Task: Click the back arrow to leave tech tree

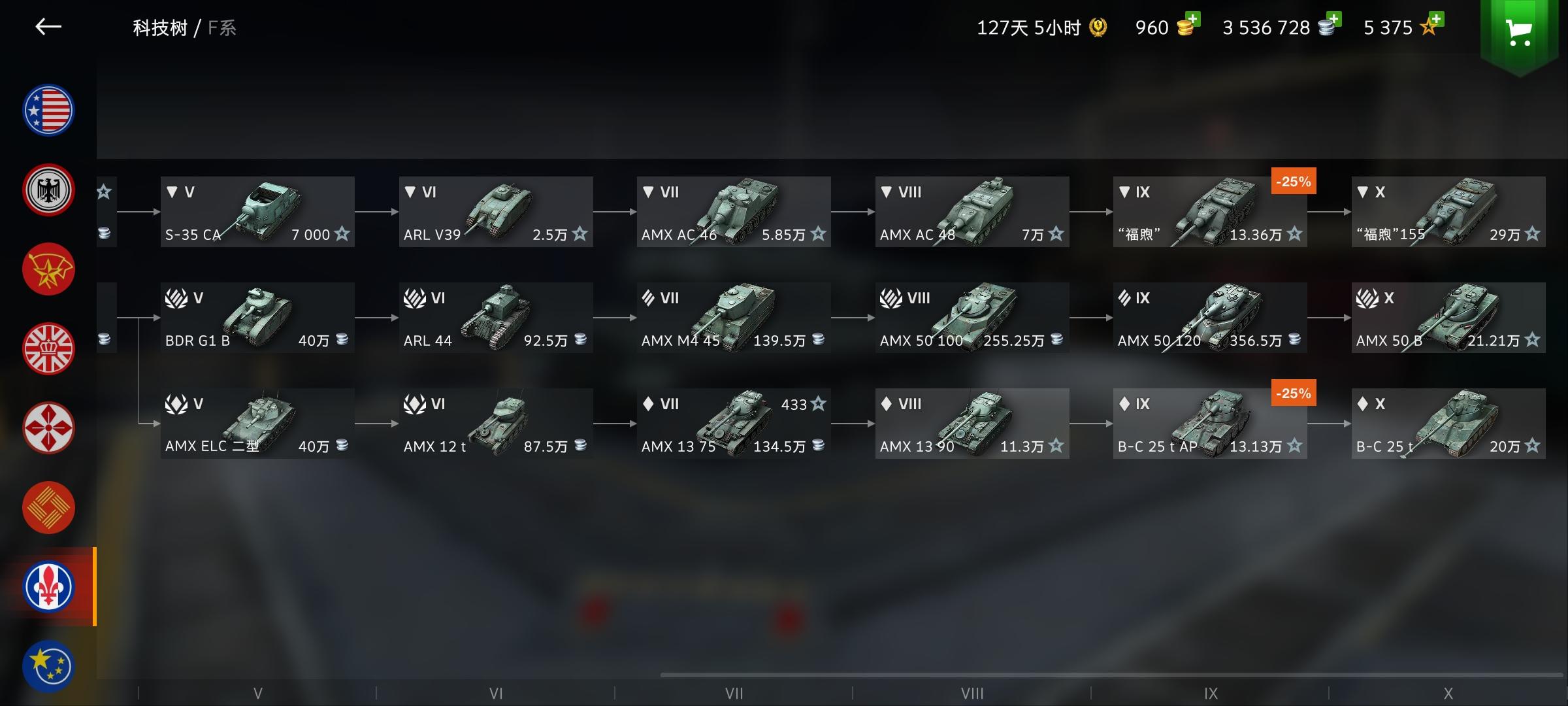Action: pyautogui.click(x=49, y=27)
